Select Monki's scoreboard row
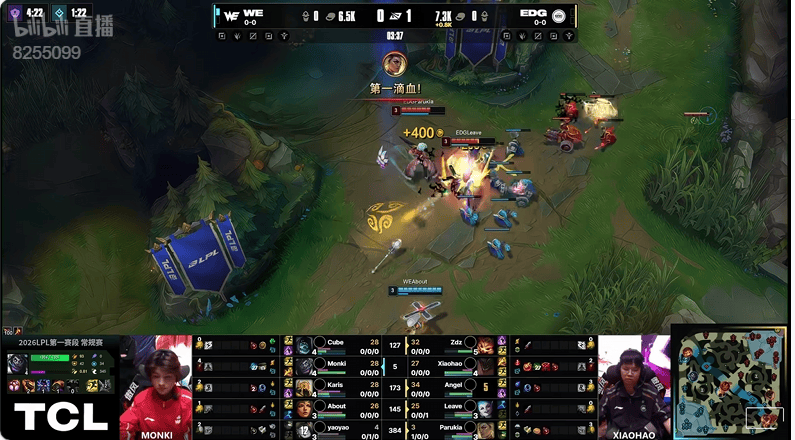The height and width of the screenshot is (440, 795). click(336, 366)
